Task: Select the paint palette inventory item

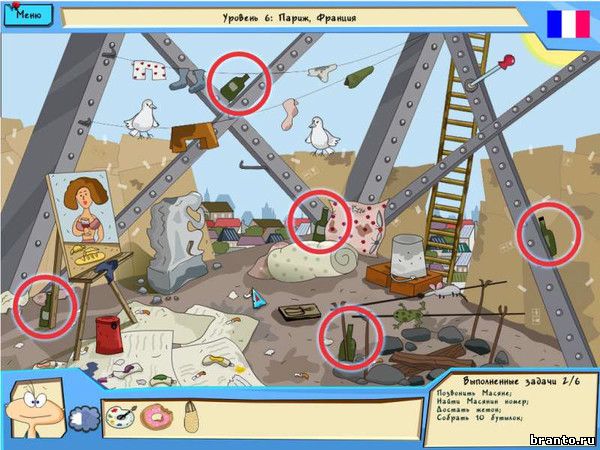Action: [120, 415]
